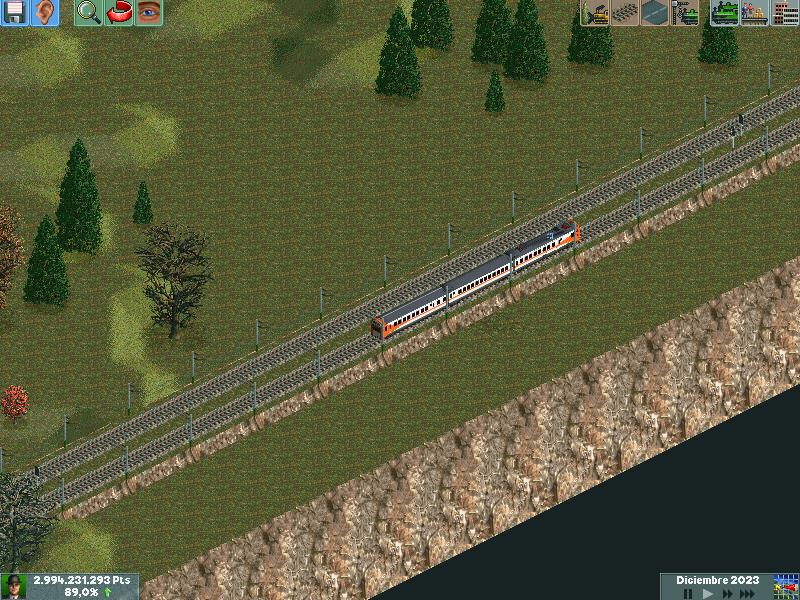Open the railway track construction tool
800x600 pixels.
tap(627, 13)
